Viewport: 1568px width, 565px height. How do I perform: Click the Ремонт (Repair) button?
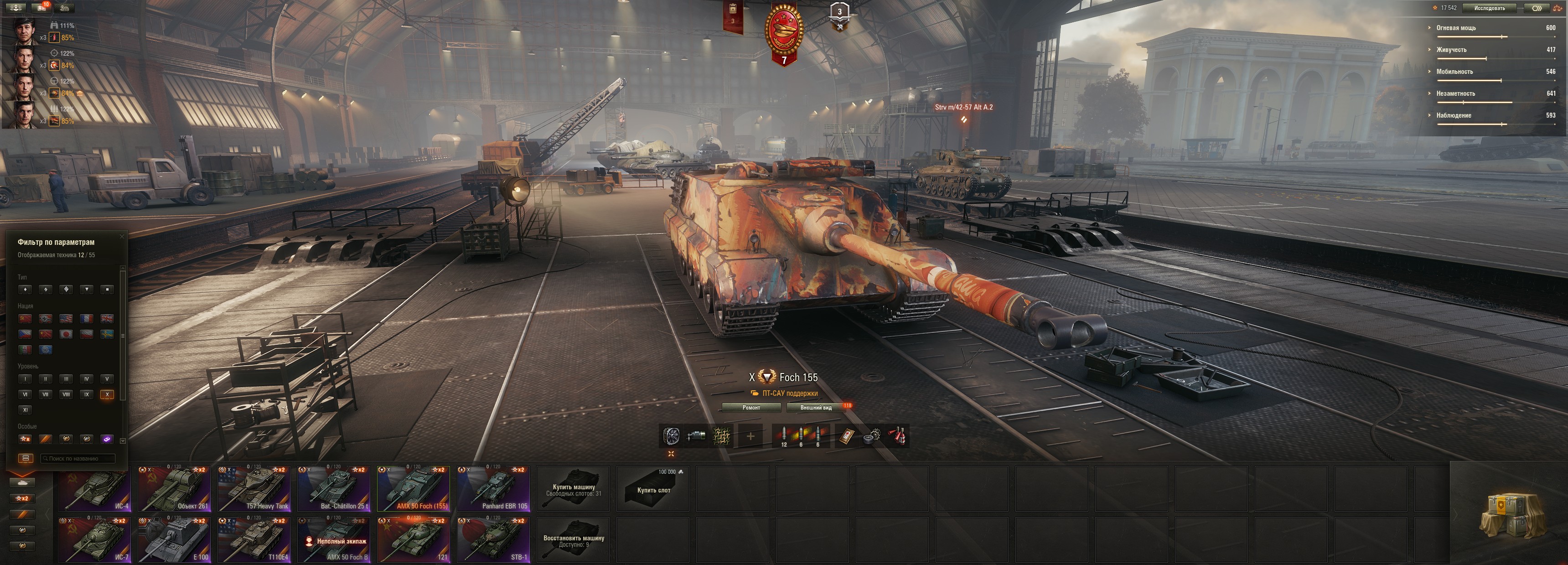click(x=751, y=407)
